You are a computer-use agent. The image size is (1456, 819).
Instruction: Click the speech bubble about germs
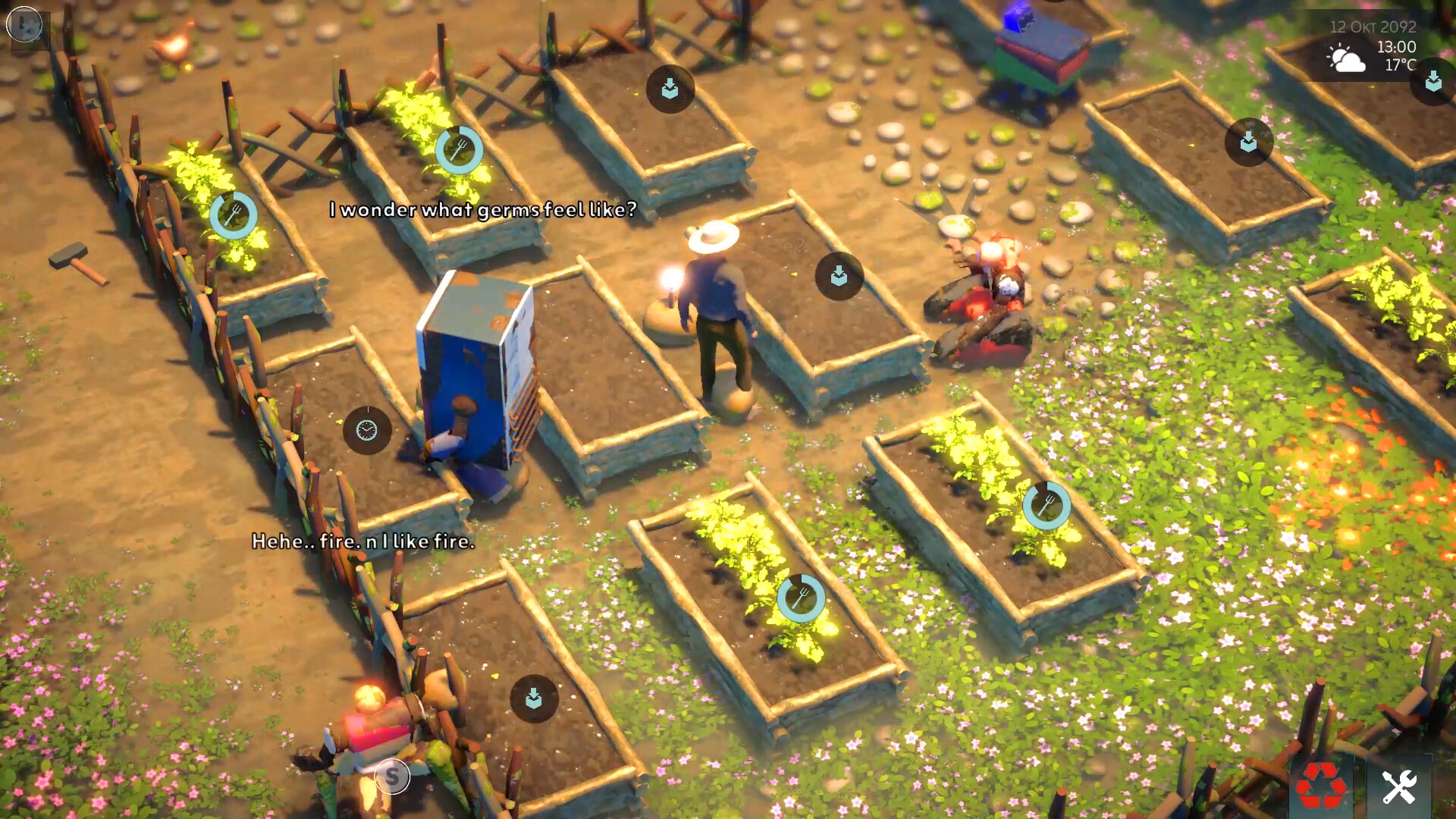tap(482, 210)
